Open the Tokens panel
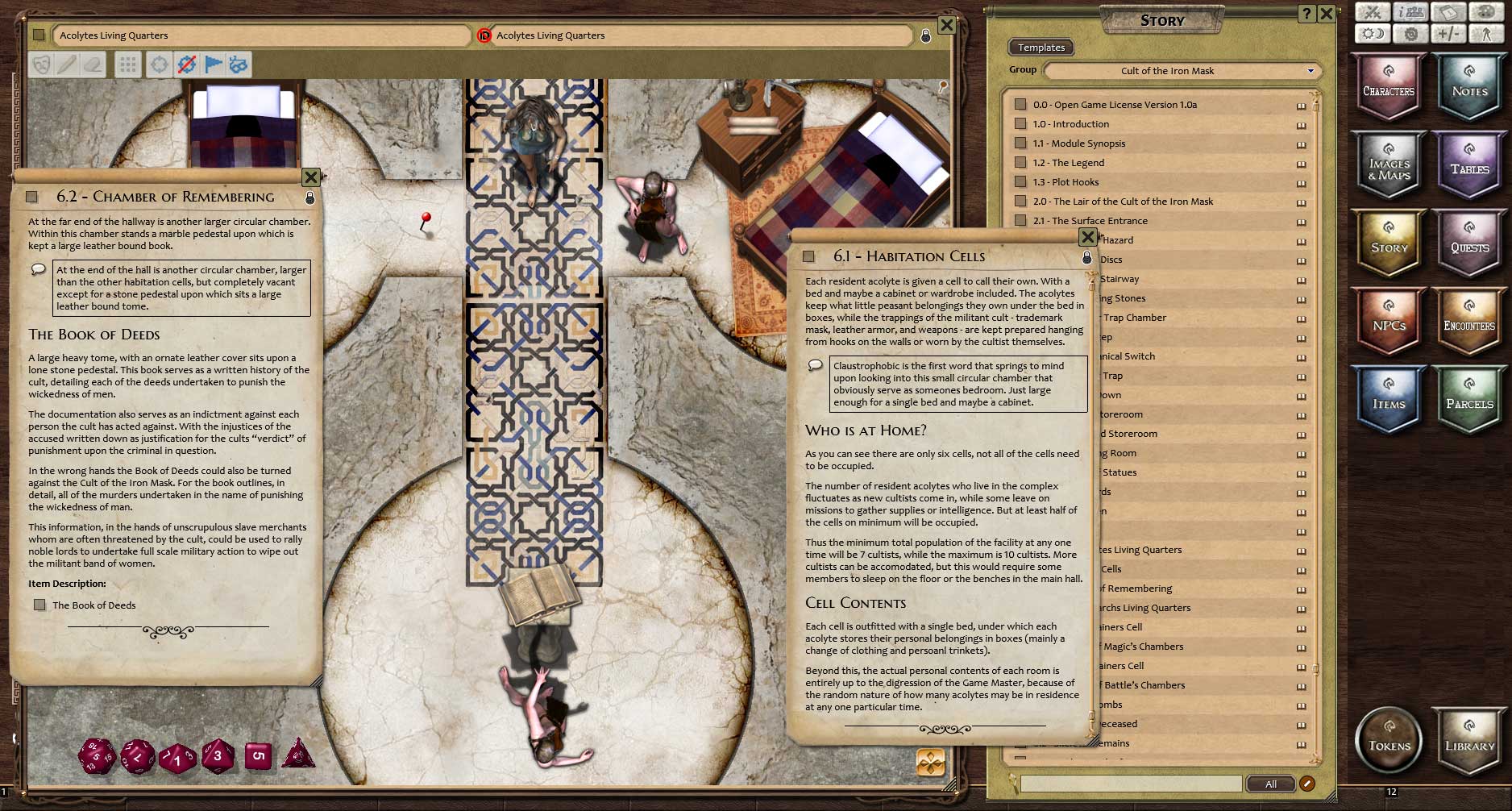The width and height of the screenshot is (1512, 811). 1389,740
